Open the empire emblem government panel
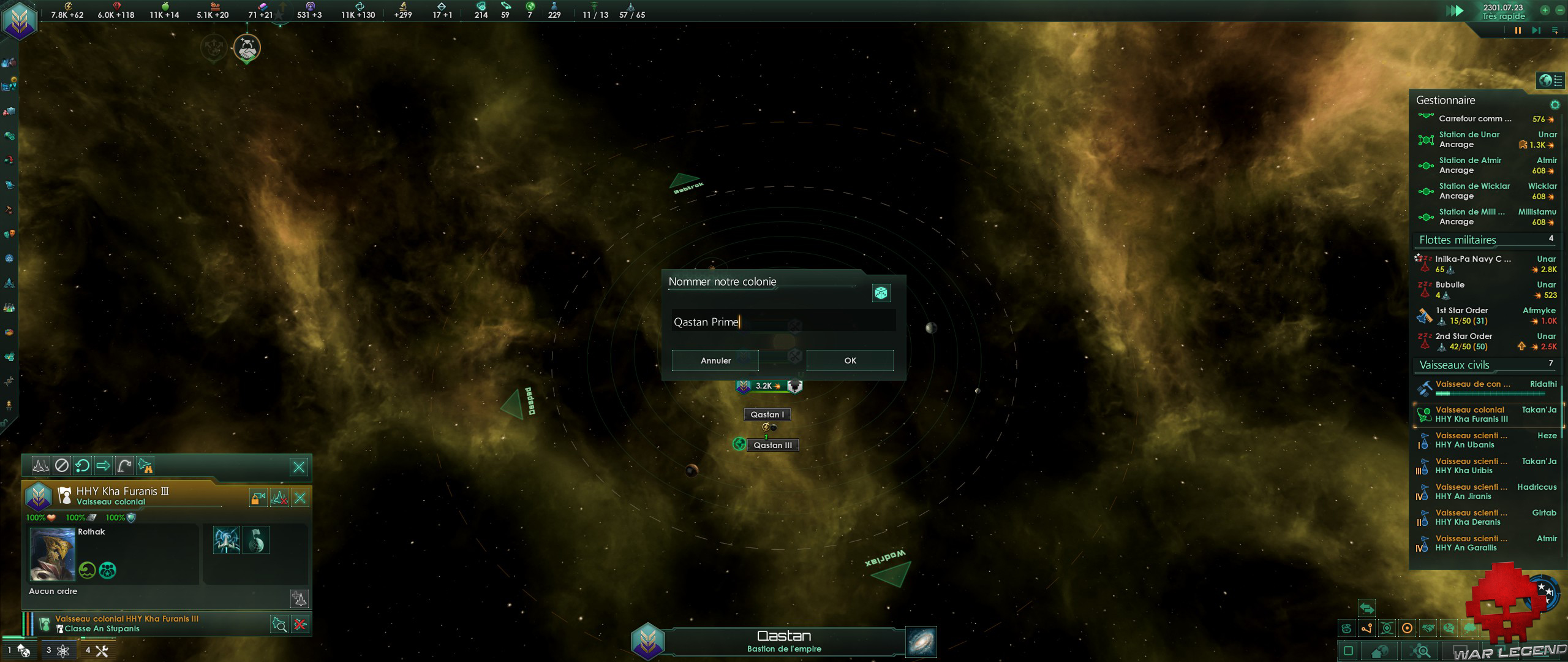Image resolution: width=1568 pixels, height=662 pixels. pyautogui.click(x=20, y=20)
